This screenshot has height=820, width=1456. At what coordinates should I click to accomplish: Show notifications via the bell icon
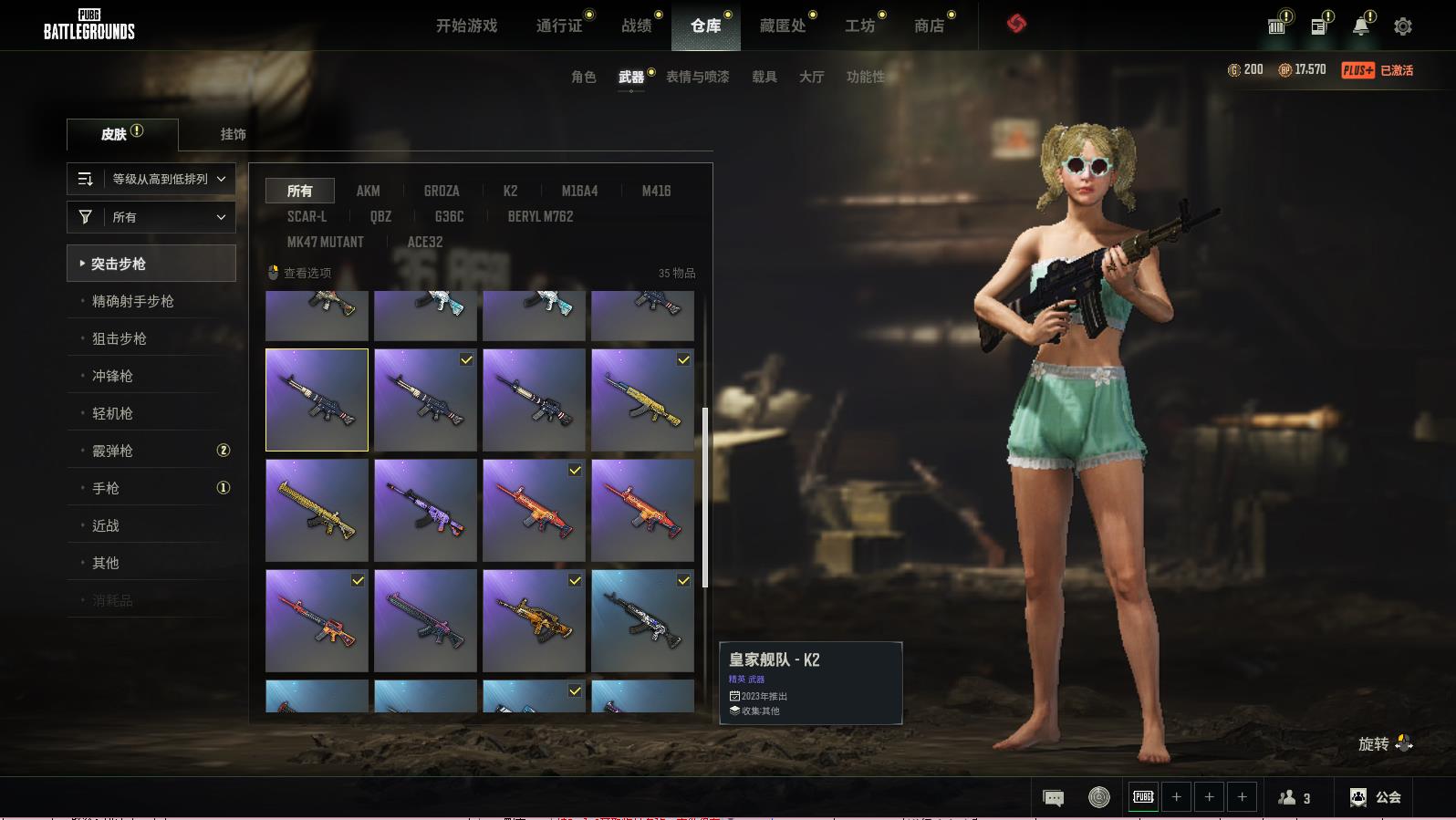pyautogui.click(x=1361, y=26)
